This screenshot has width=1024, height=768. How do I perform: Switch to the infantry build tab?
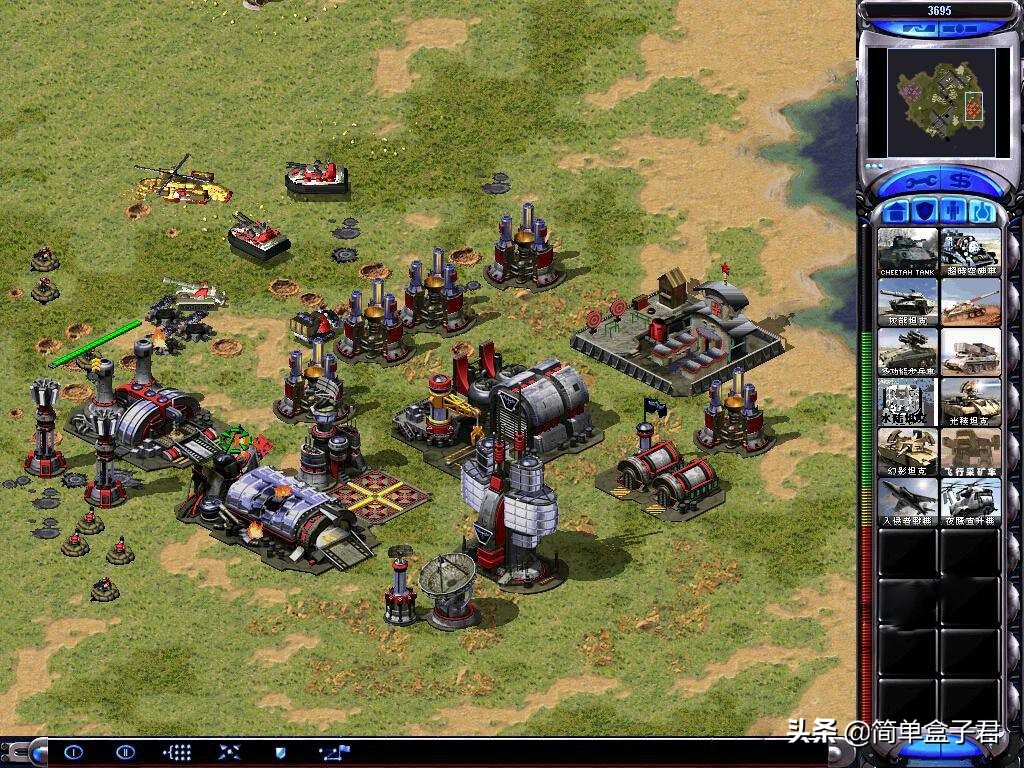954,212
